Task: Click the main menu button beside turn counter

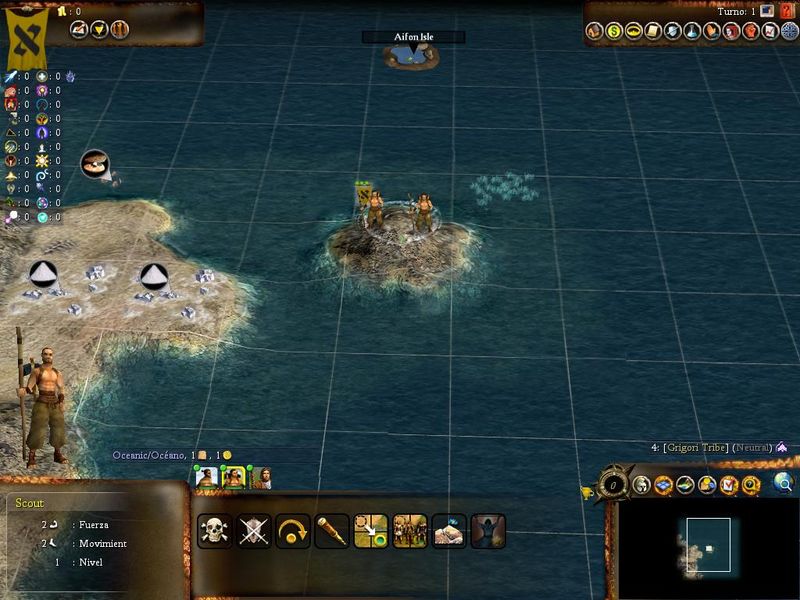Action: click(x=766, y=11)
